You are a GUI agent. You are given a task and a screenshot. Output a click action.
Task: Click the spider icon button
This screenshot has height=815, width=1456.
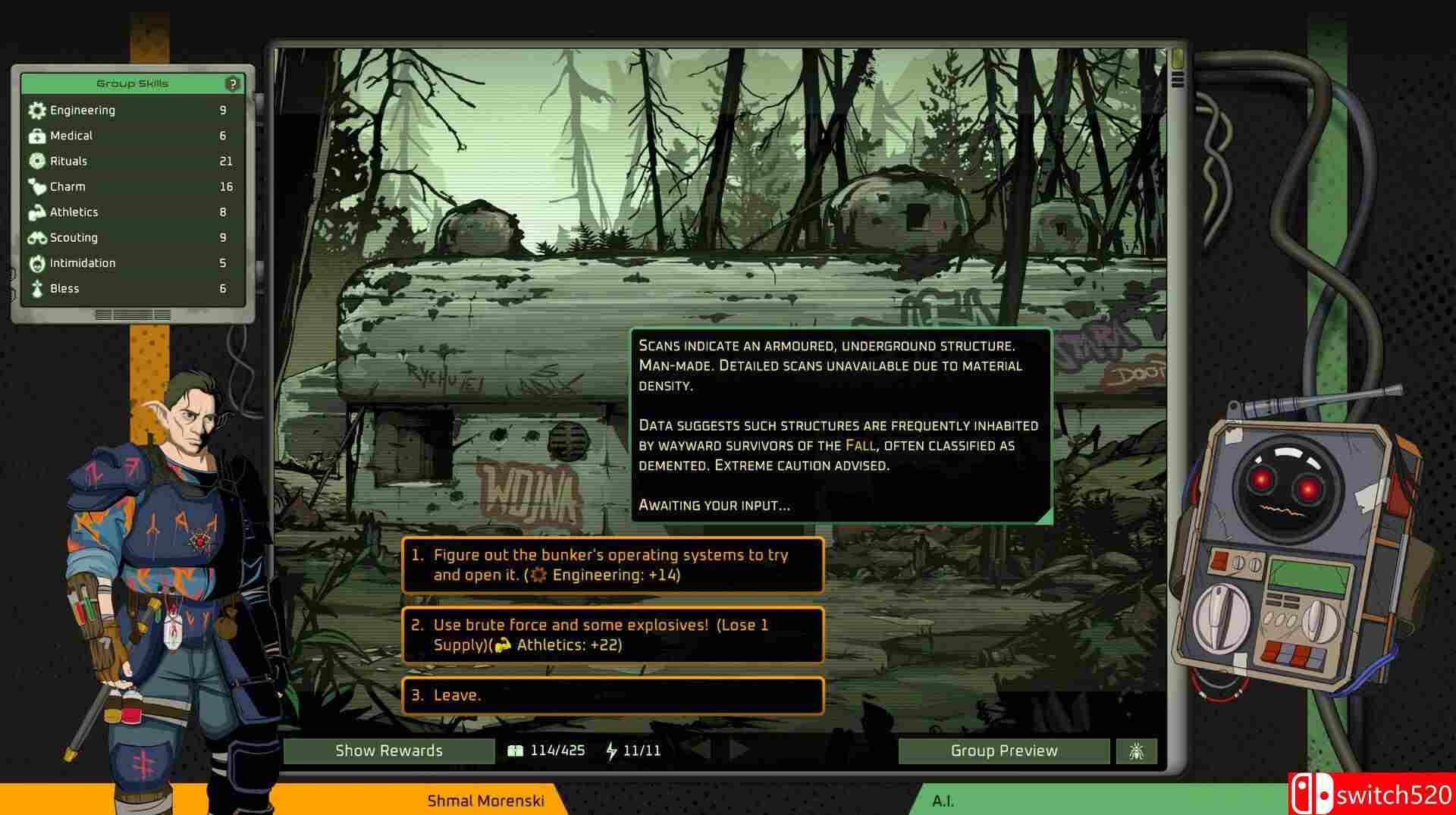(x=1136, y=751)
